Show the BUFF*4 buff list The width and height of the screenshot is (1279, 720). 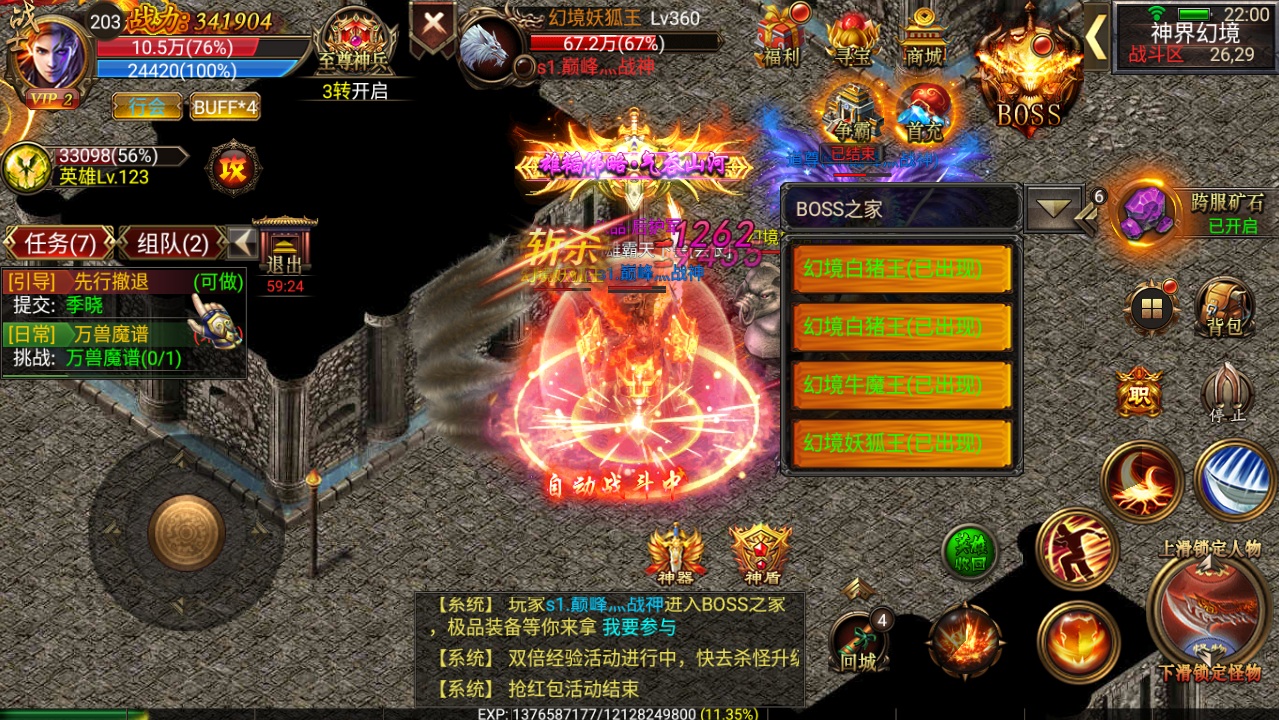tap(225, 106)
